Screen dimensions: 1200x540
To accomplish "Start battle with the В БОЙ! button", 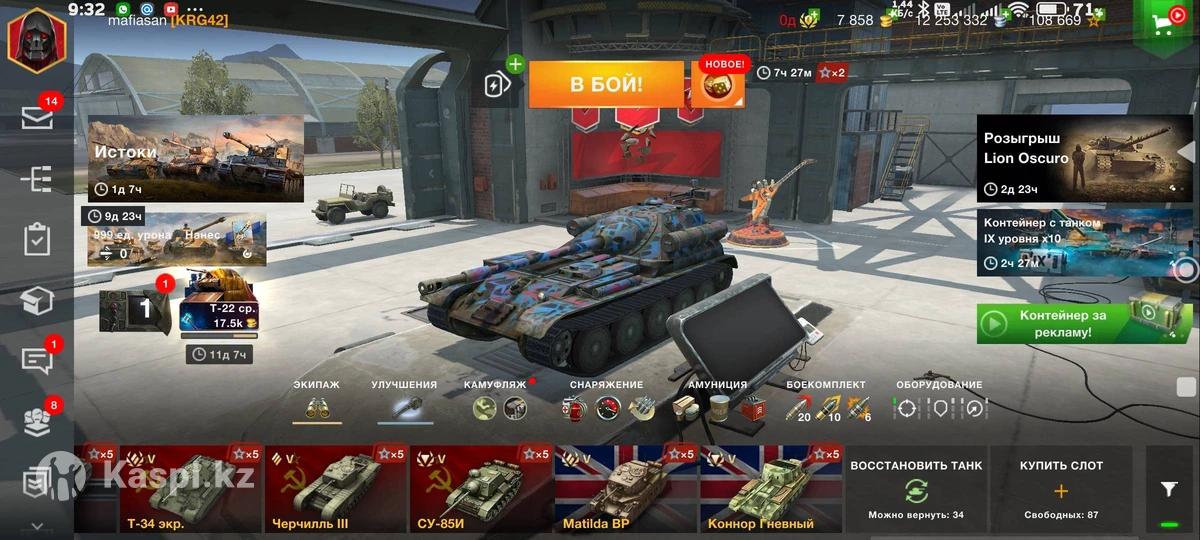I will (606, 85).
